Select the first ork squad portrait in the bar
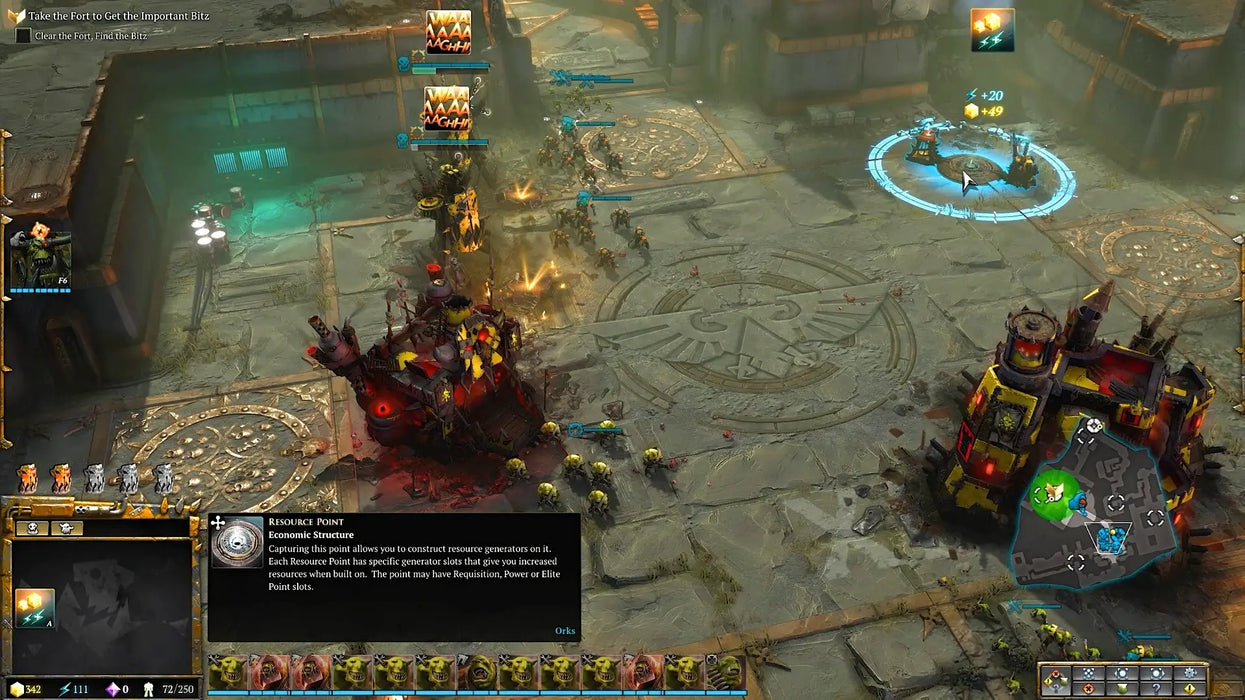This screenshot has height=700, width=1245. click(227, 673)
